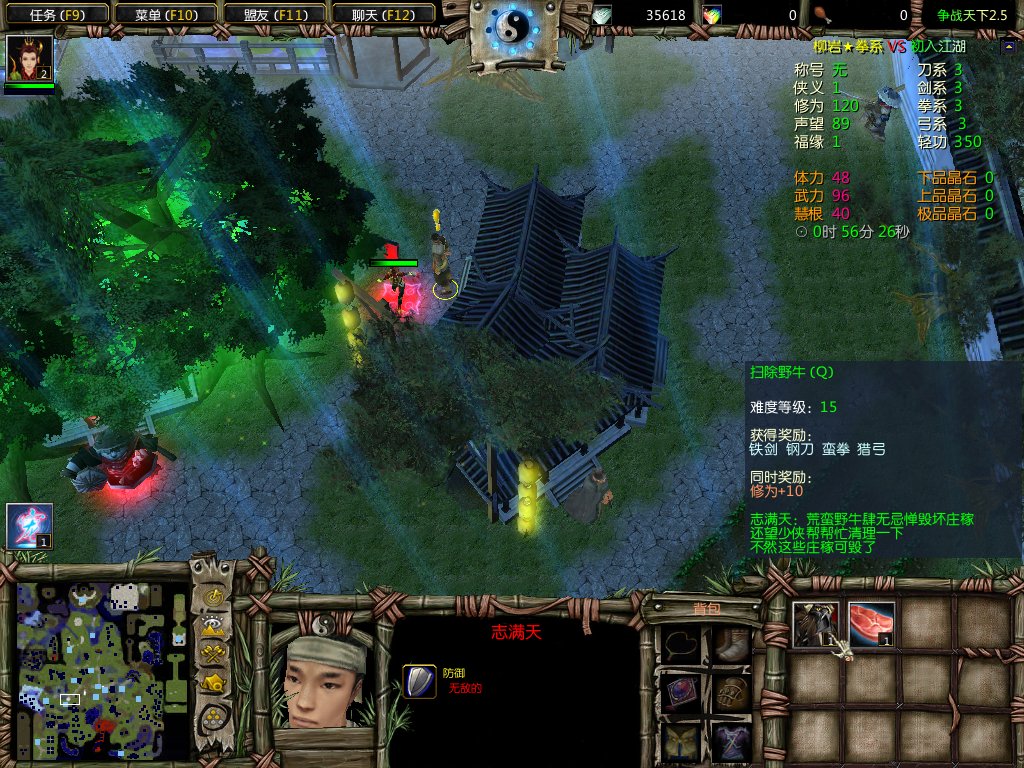Image resolution: width=1024 pixels, height=768 pixels.
Task: Activate the minimap signal ping button
Action: coord(213,597)
